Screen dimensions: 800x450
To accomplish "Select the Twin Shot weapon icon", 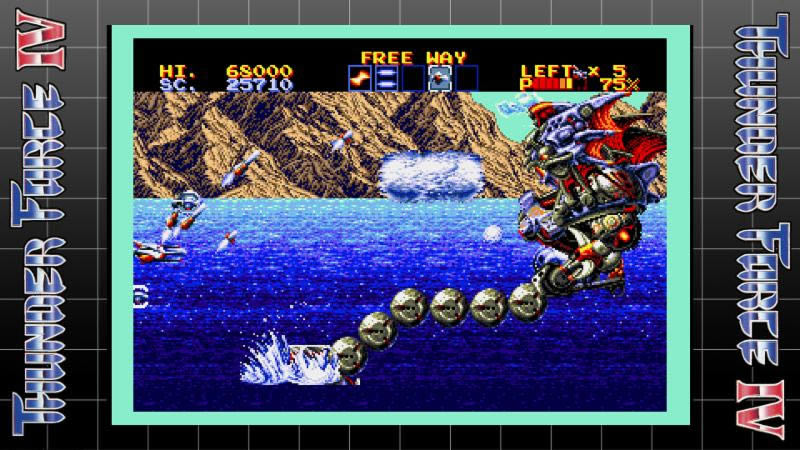I will click(x=359, y=78).
